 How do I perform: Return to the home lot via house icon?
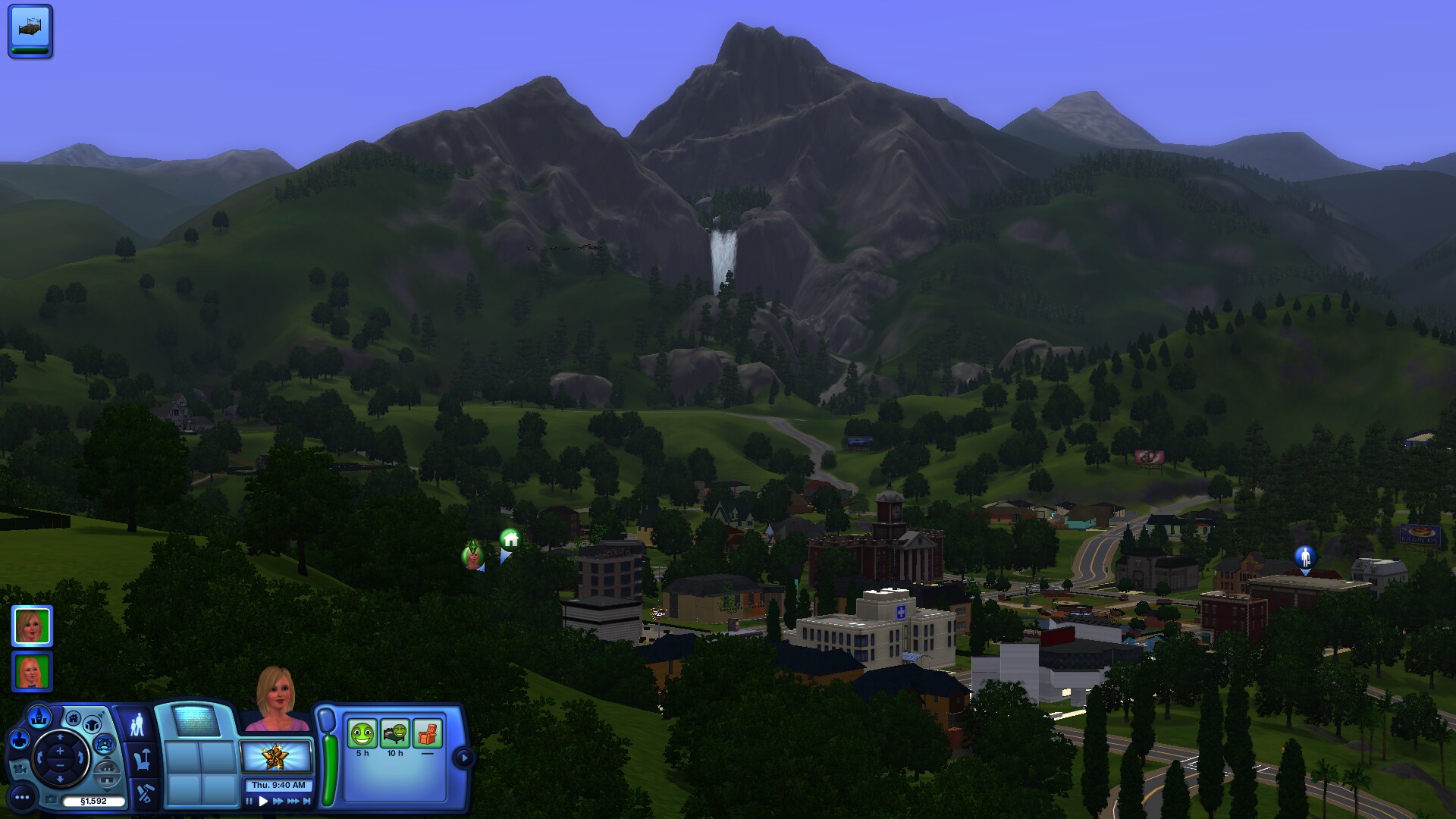pos(74,718)
